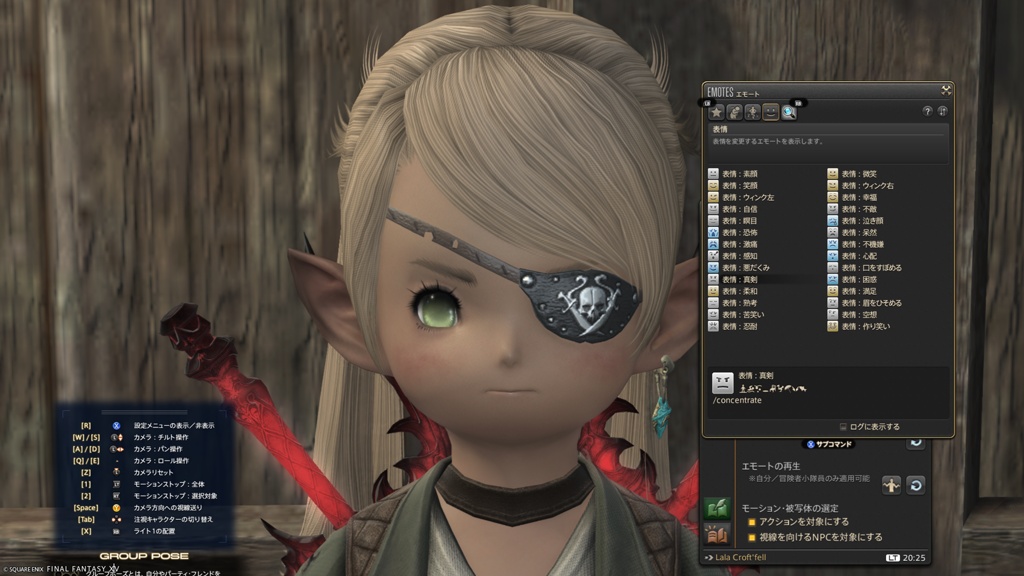Toggle the ログに表示する checkbox
This screenshot has width=1024, height=576.
[843, 427]
